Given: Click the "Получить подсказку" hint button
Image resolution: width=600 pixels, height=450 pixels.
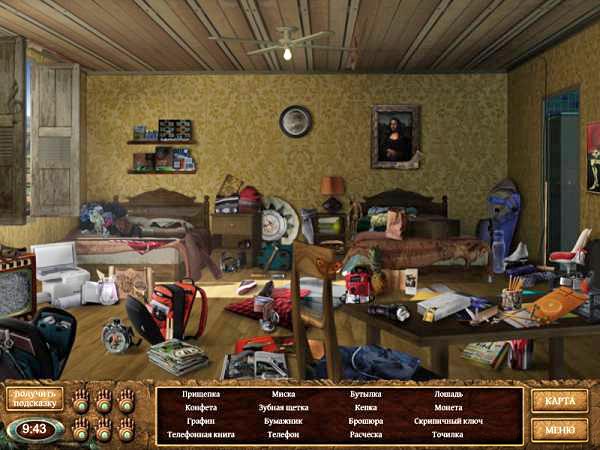Looking at the screenshot, I should [35, 398].
